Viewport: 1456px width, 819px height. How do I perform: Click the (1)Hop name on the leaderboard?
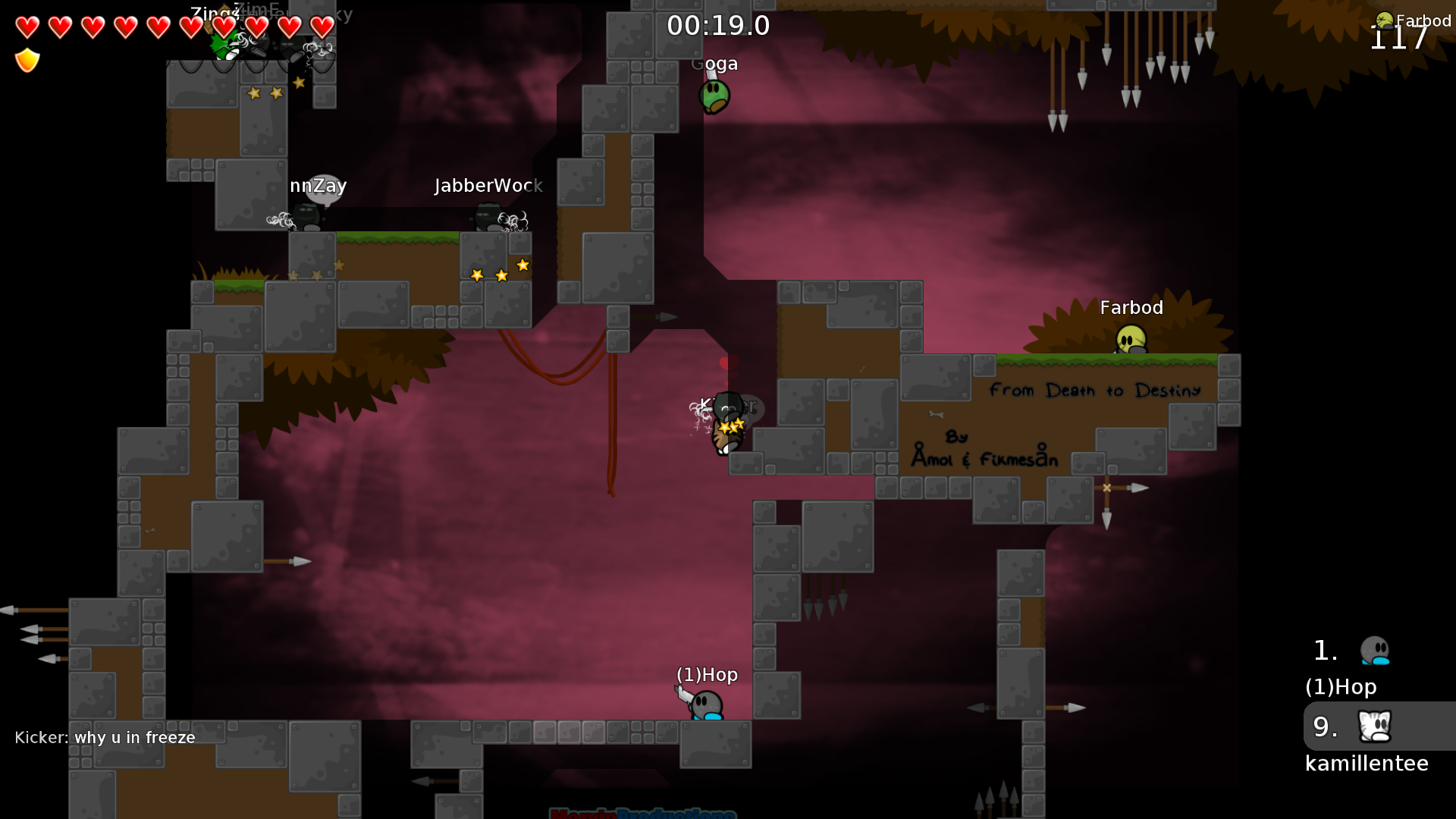[x=1341, y=687]
